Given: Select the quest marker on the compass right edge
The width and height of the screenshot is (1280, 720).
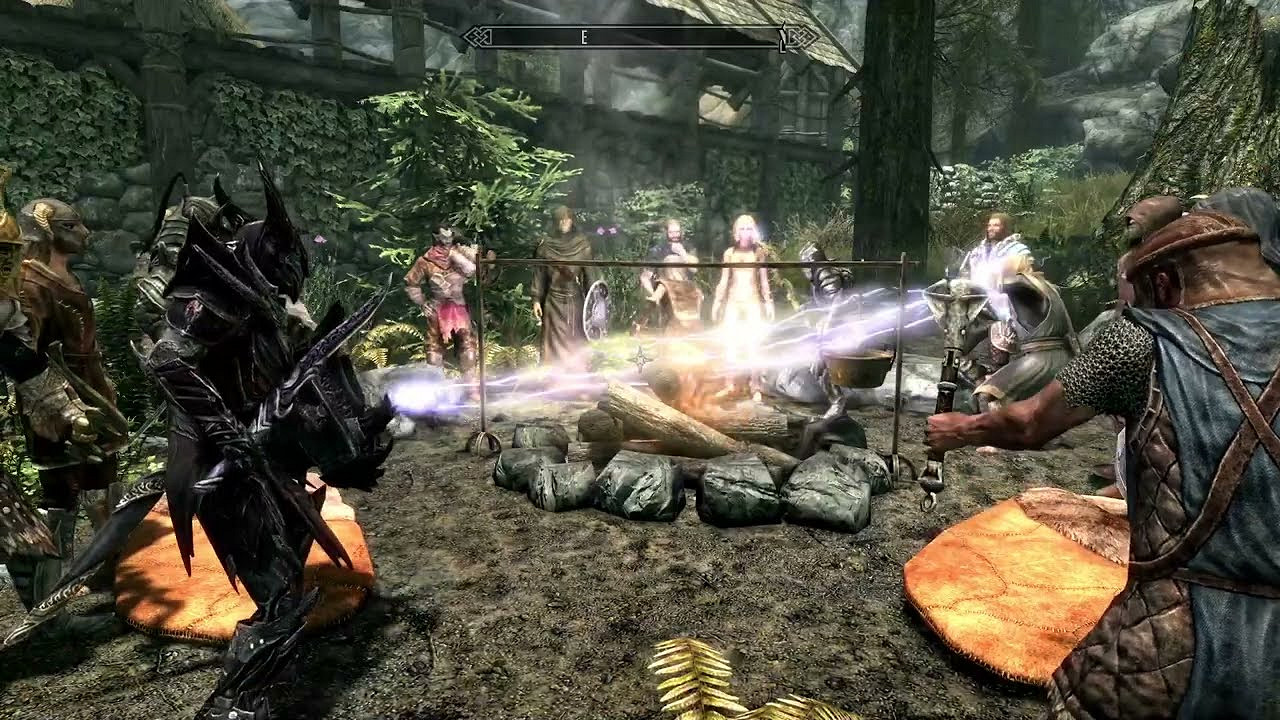Looking at the screenshot, I should (x=782, y=38).
